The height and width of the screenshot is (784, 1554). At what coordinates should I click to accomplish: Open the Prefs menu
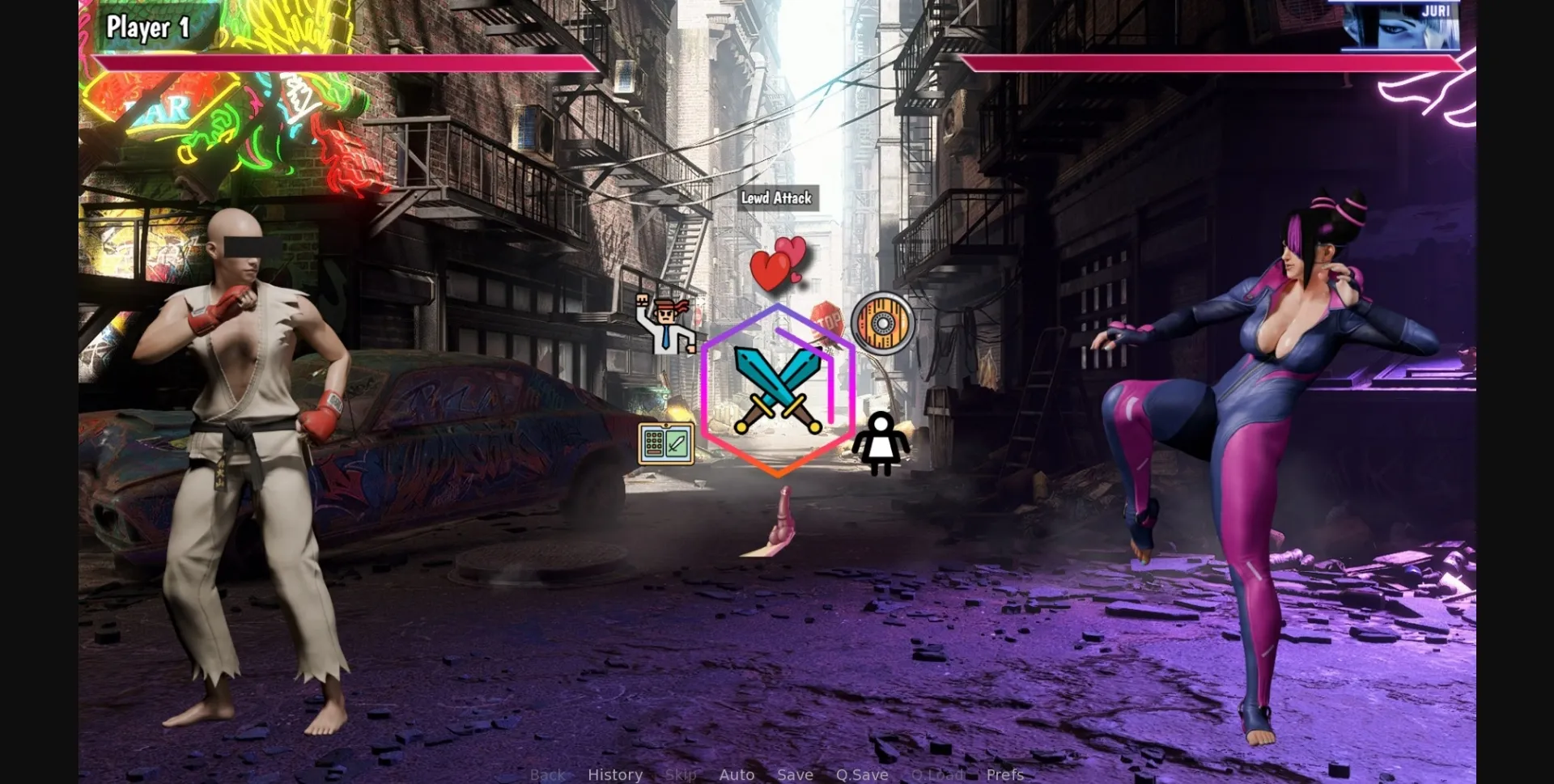(1004, 774)
